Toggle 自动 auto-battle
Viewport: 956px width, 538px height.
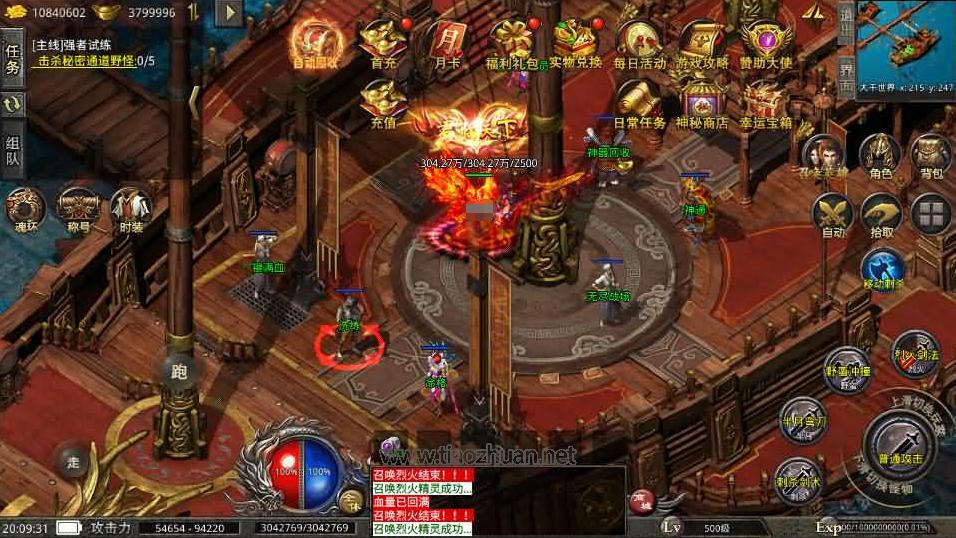pyautogui.click(x=832, y=215)
